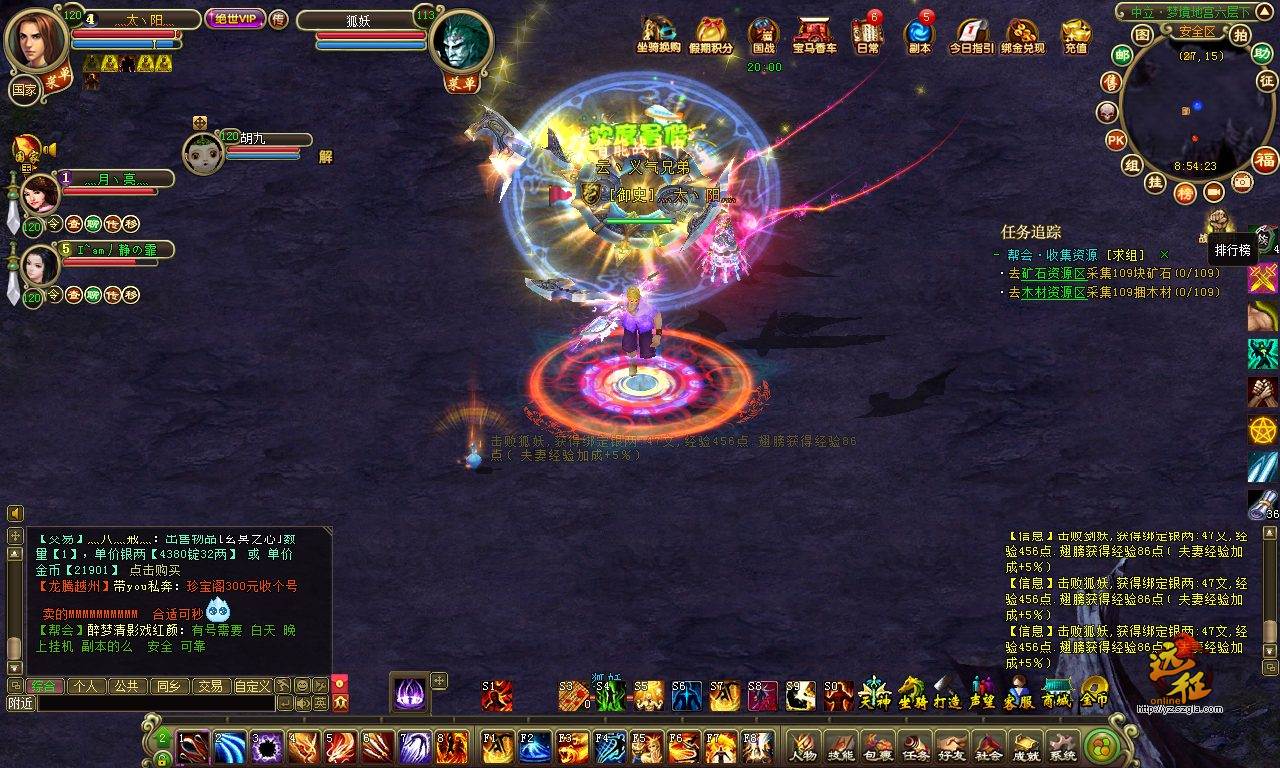Toggle the PK mode button
This screenshot has height=768, width=1280.
pos(1117,139)
